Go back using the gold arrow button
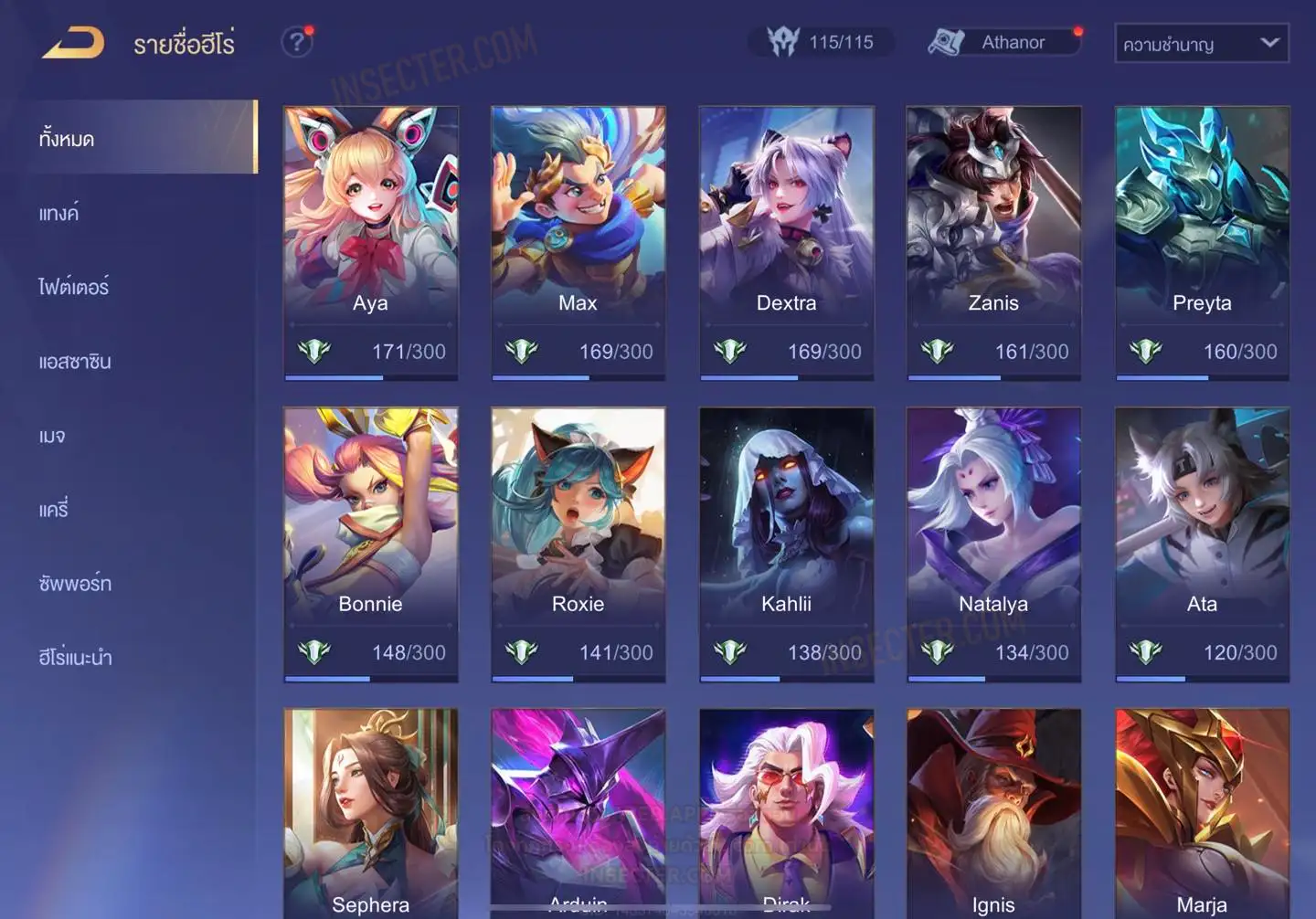The height and width of the screenshot is (919, 1316). point(73,43)
